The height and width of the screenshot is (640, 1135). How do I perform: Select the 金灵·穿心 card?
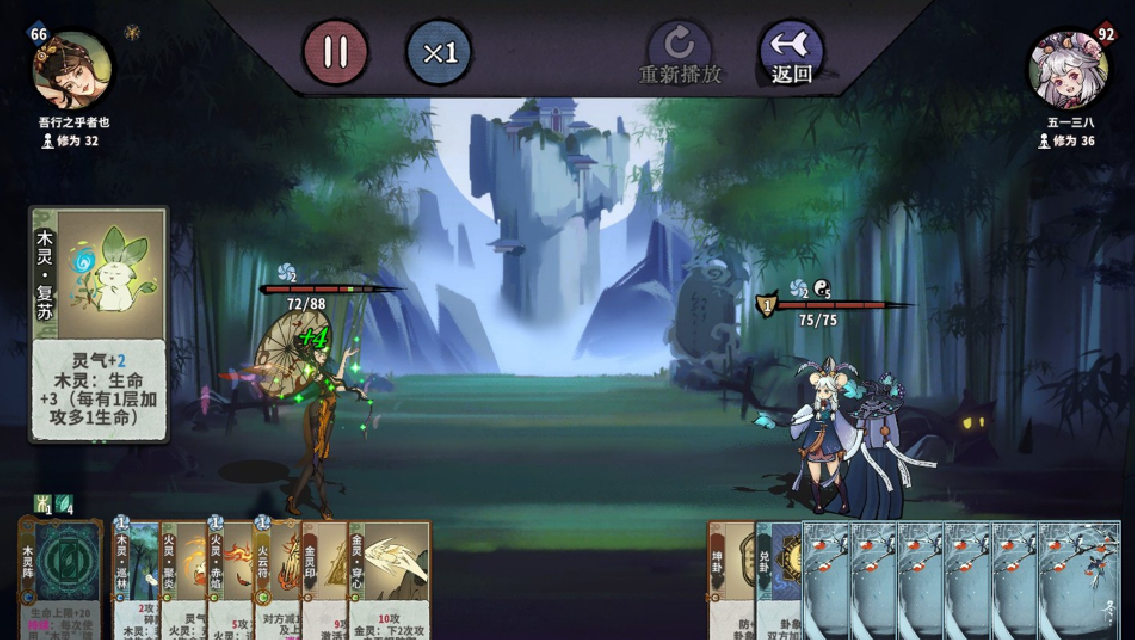tap(390, 580)
